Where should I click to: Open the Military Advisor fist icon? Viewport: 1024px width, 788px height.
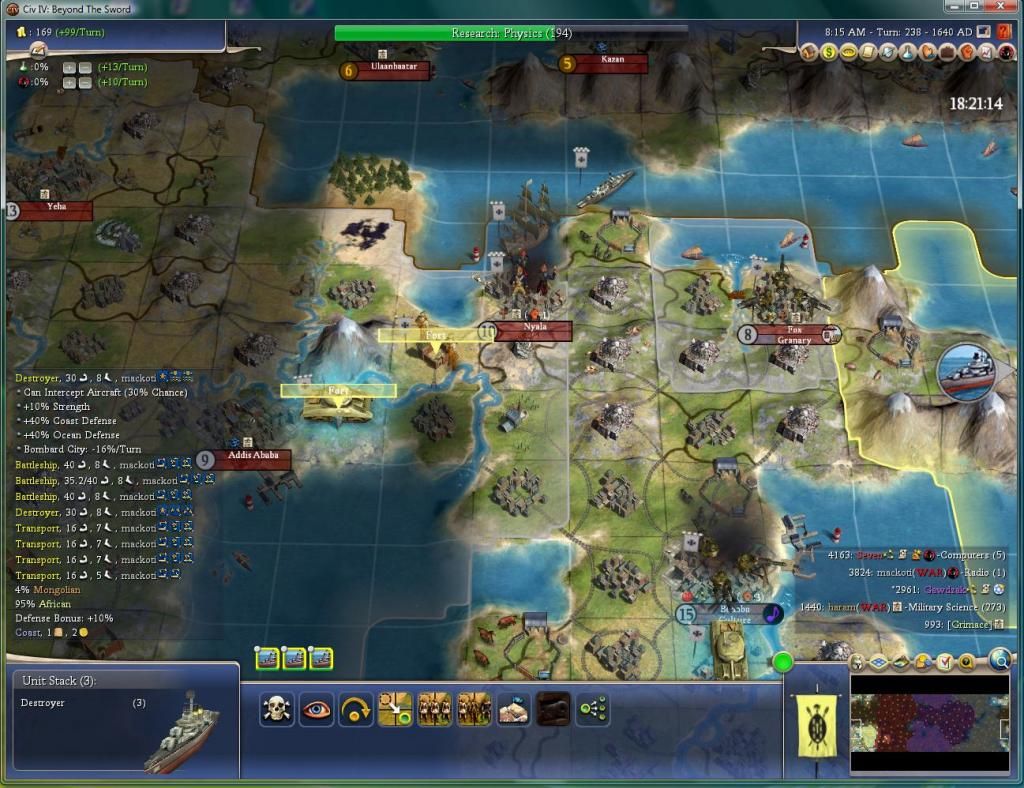968,51
